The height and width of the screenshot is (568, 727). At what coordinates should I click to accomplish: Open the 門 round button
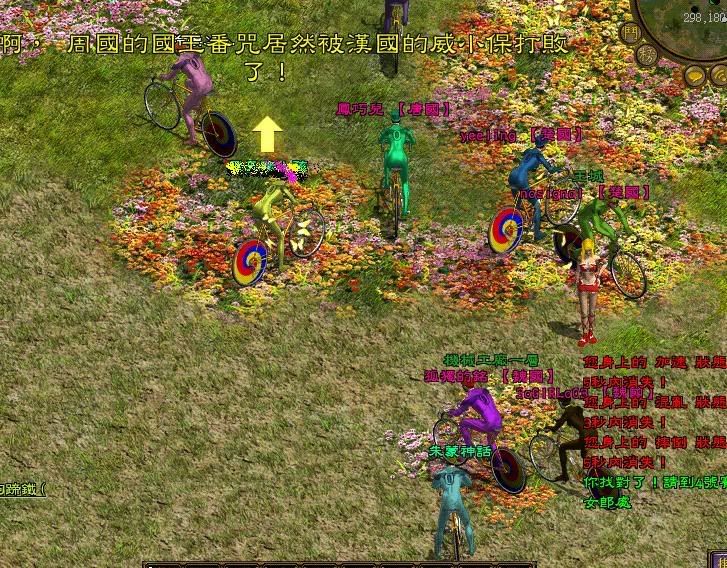[x=629, y=33]
